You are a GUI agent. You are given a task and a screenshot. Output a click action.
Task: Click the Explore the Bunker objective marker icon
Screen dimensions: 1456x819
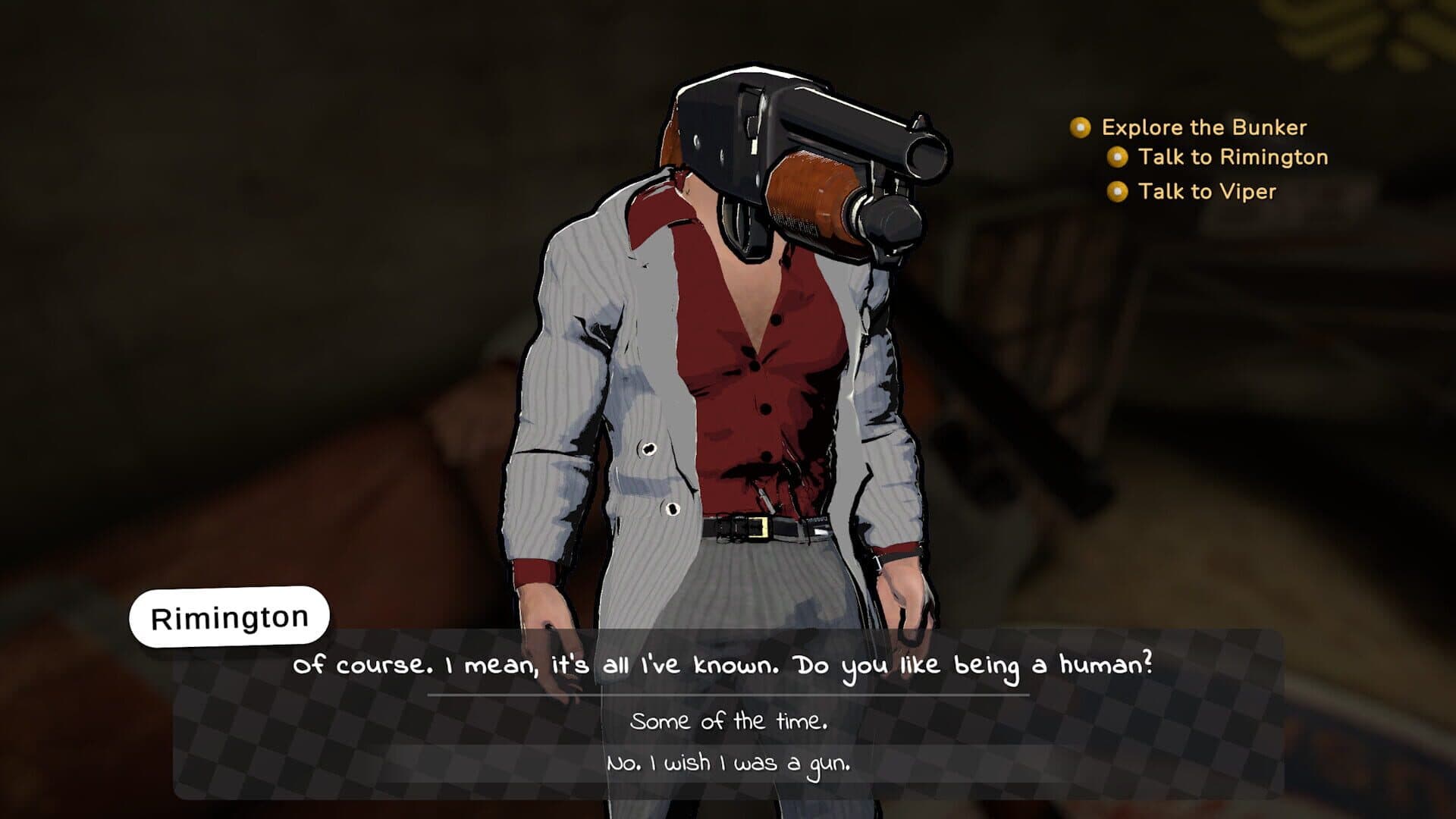click(x=1080, y=127)
